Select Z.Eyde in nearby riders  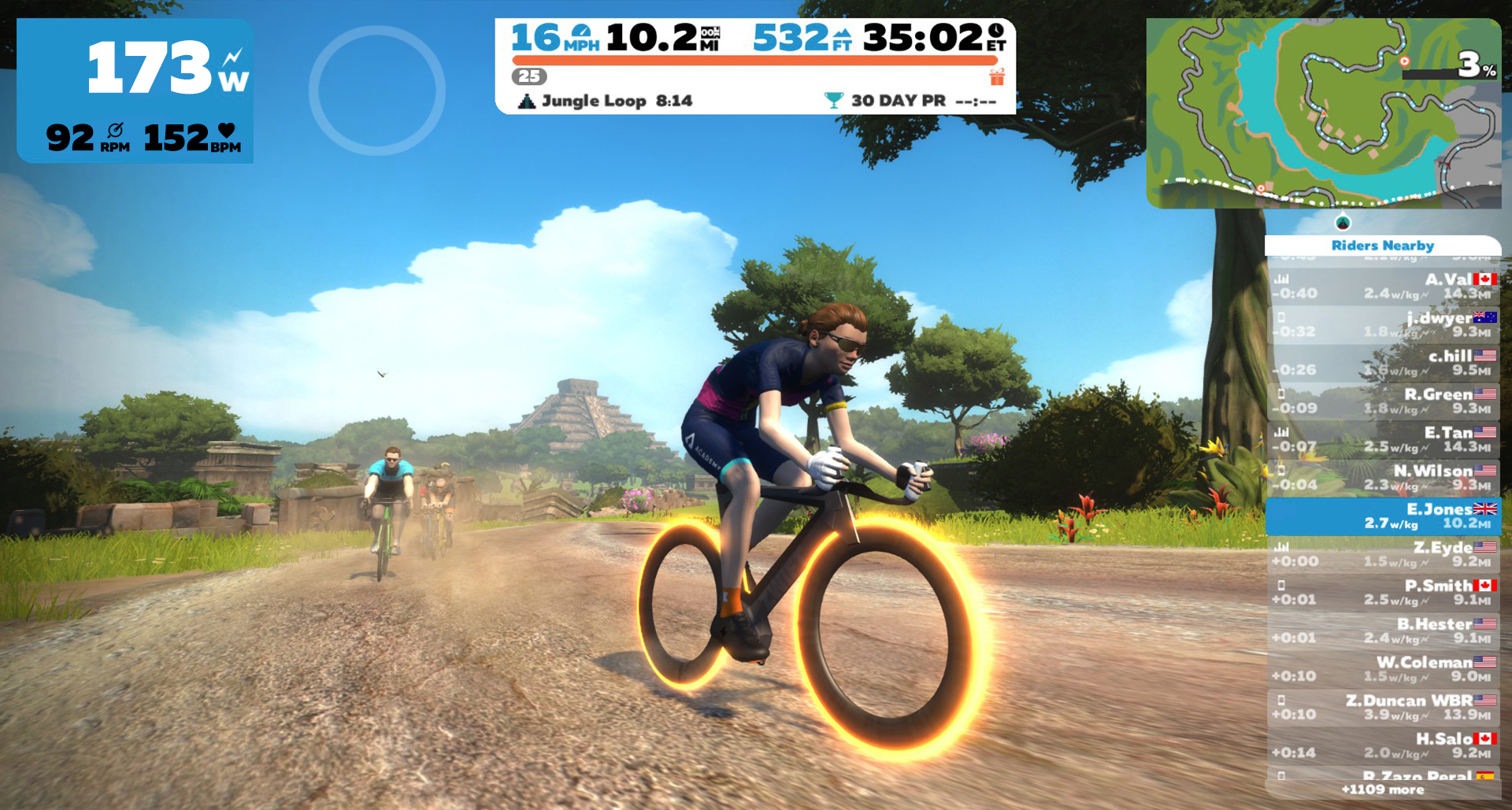1383,553
